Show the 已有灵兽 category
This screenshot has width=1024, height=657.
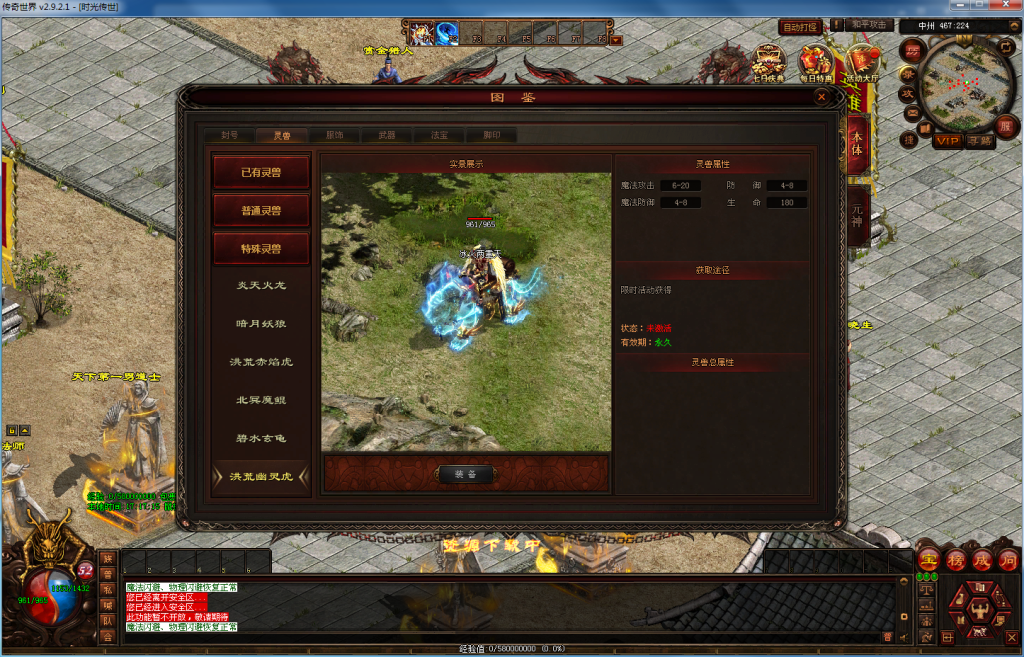(260, 172)
